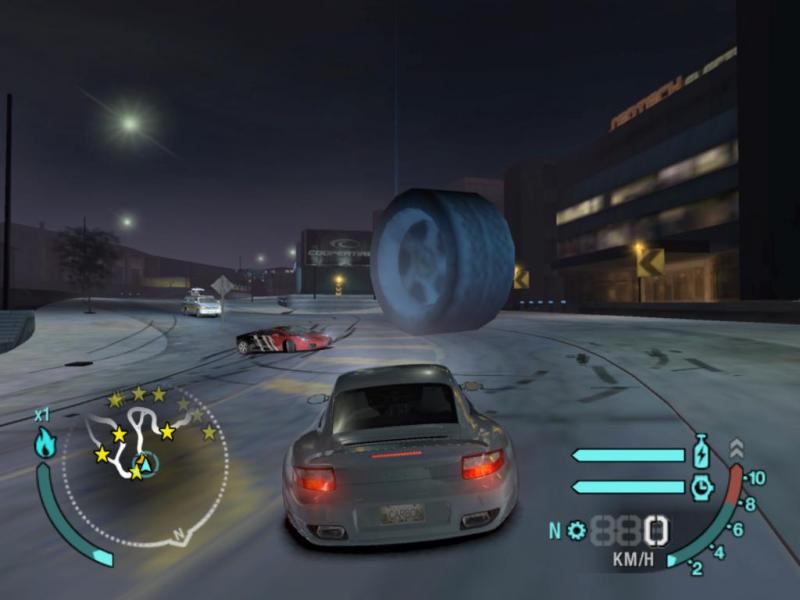Activate the speedbreaker stopwatch icon
800x600 pixels.
[702, 487]
